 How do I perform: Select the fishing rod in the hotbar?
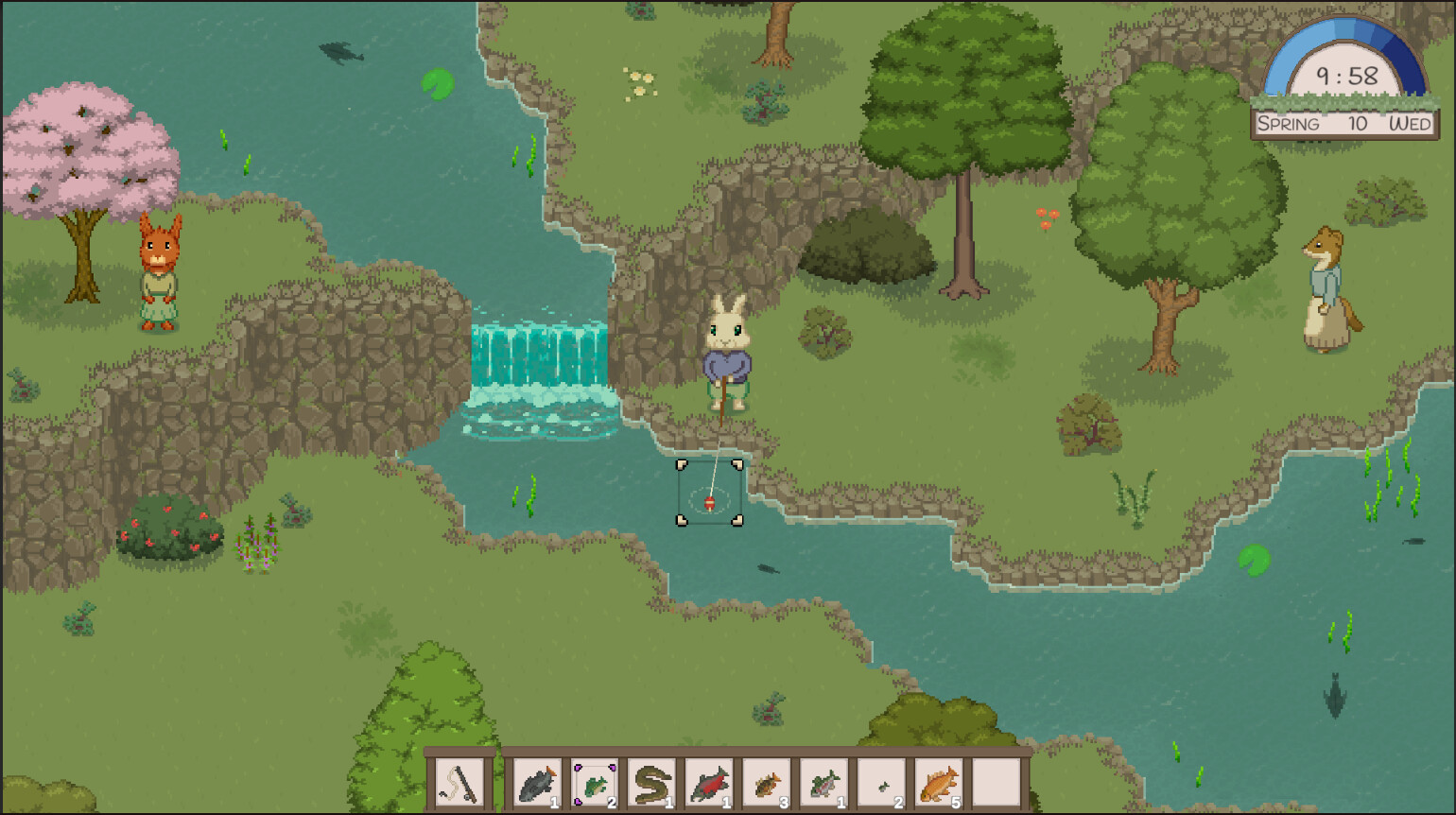pyautogui.click(x=457, y=782)
